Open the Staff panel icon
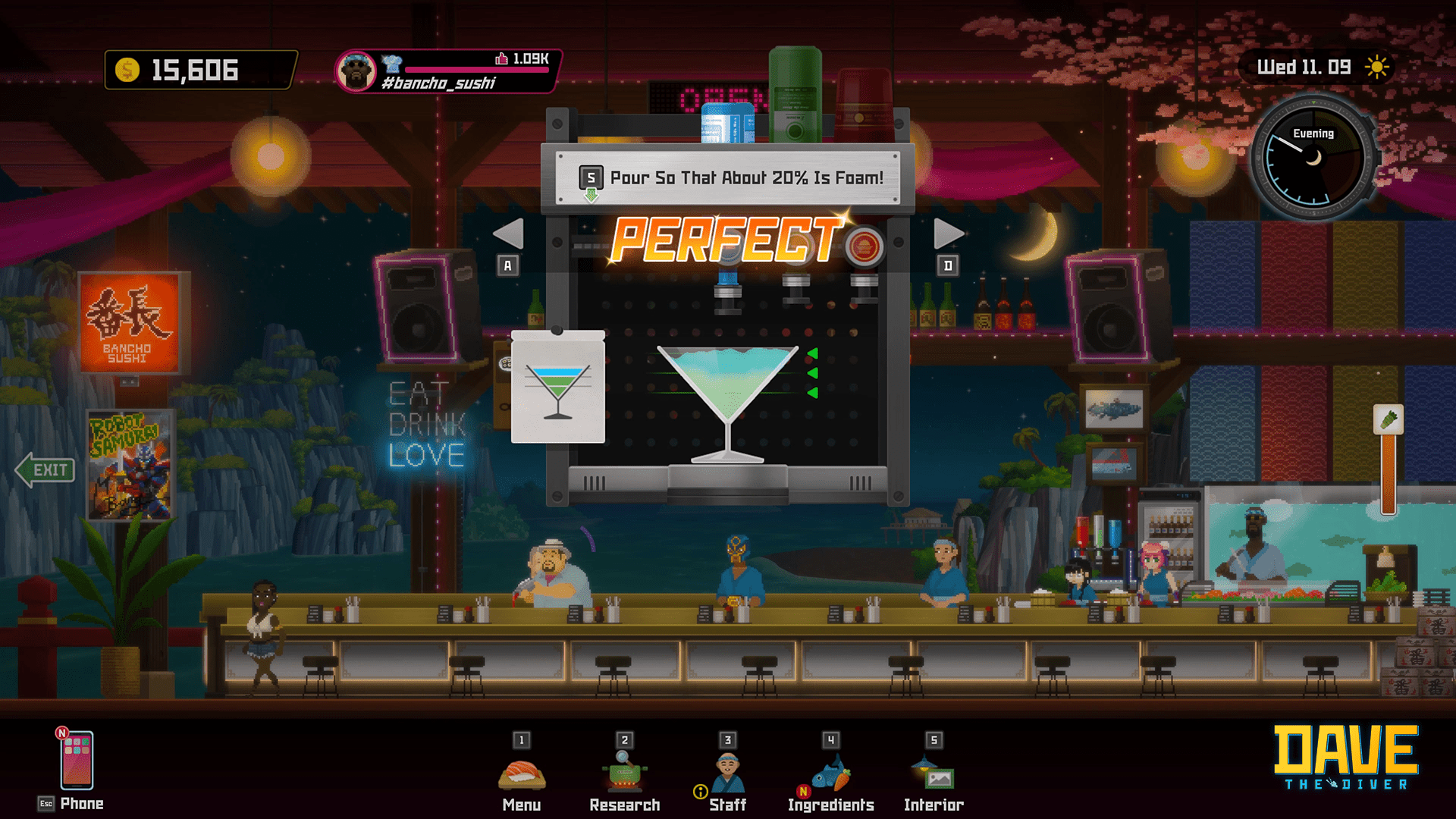1456x819 pixels. (x=727, y=770)
